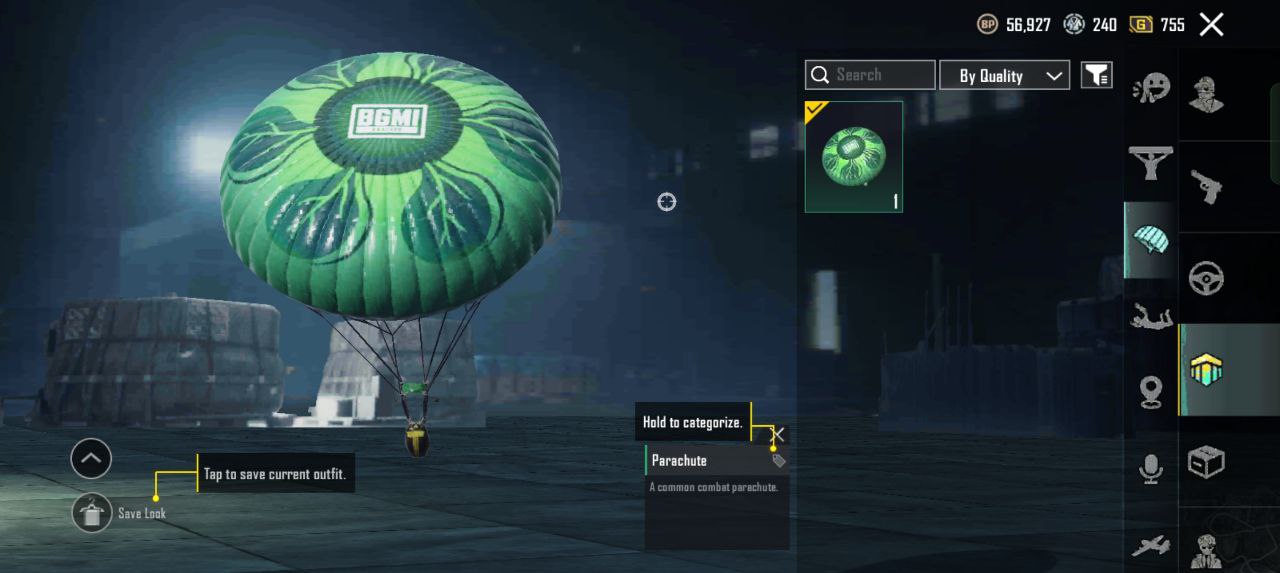The image size is (1280, 573).
Task: Open the pistol weapon skins category
Action: [1207, 185]
